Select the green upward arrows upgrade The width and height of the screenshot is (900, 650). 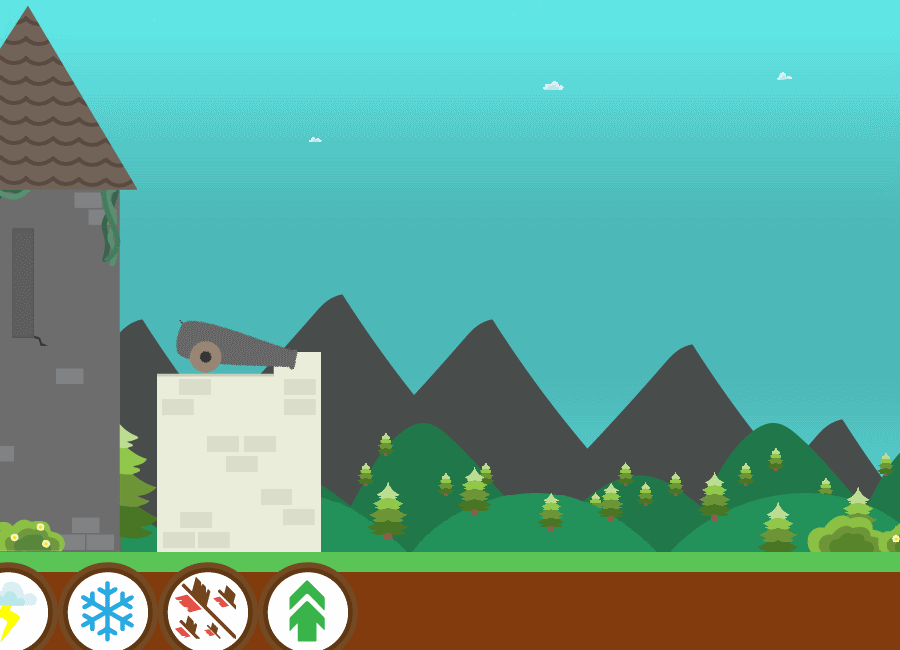coord(307,610)
